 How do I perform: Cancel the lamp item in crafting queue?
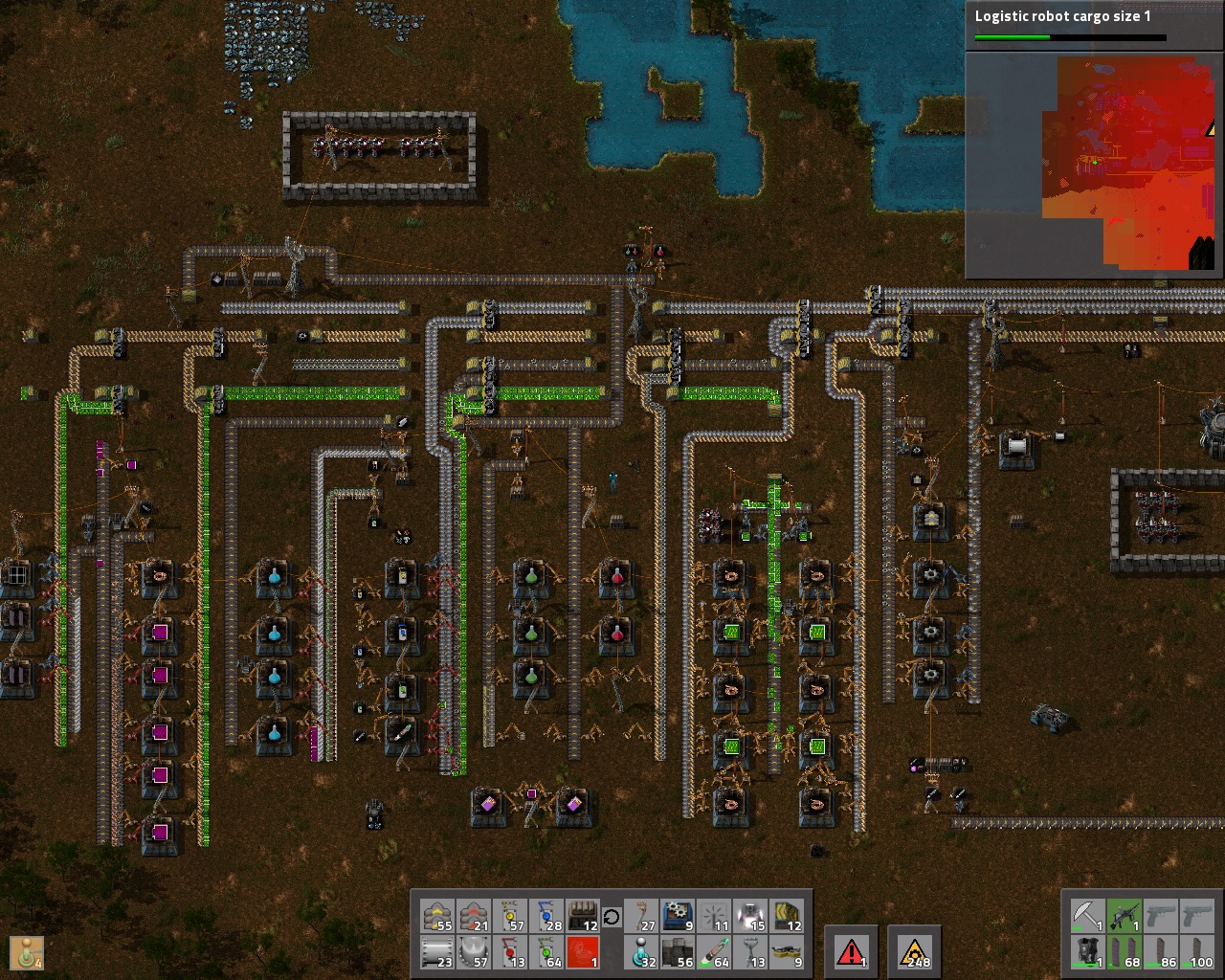[25, 951]
